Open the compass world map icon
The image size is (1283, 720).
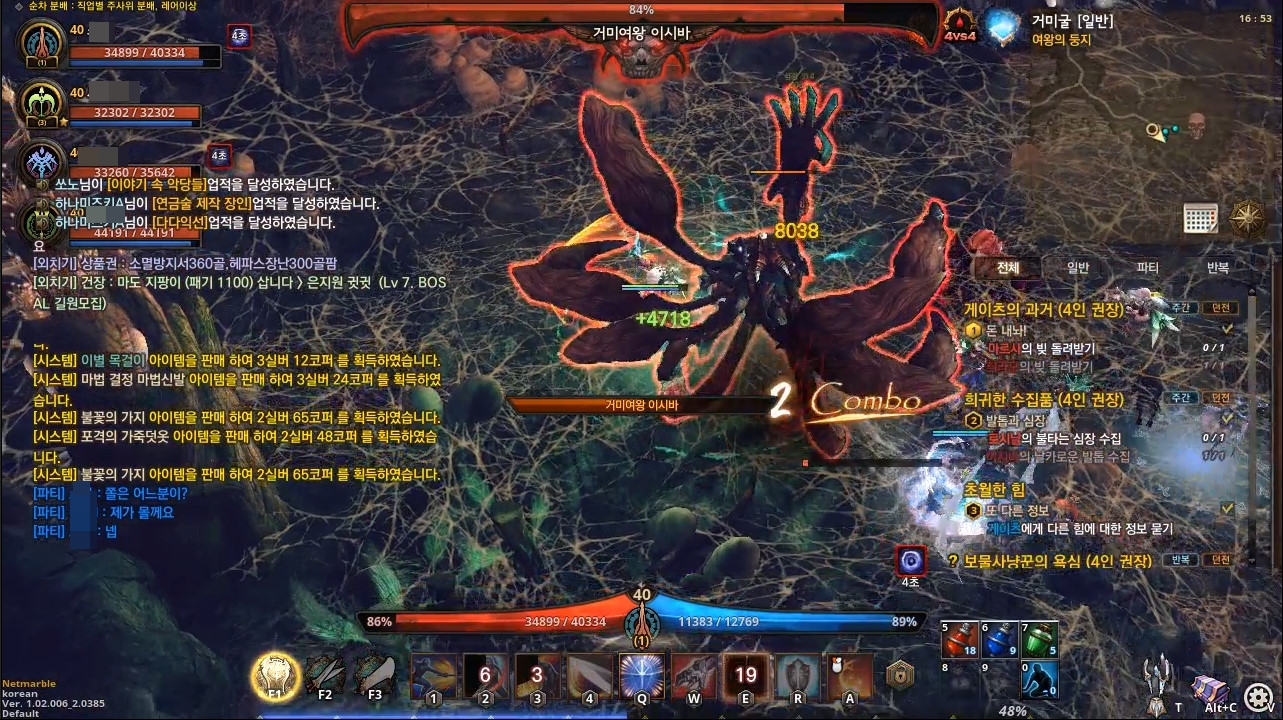[1248, 217]
